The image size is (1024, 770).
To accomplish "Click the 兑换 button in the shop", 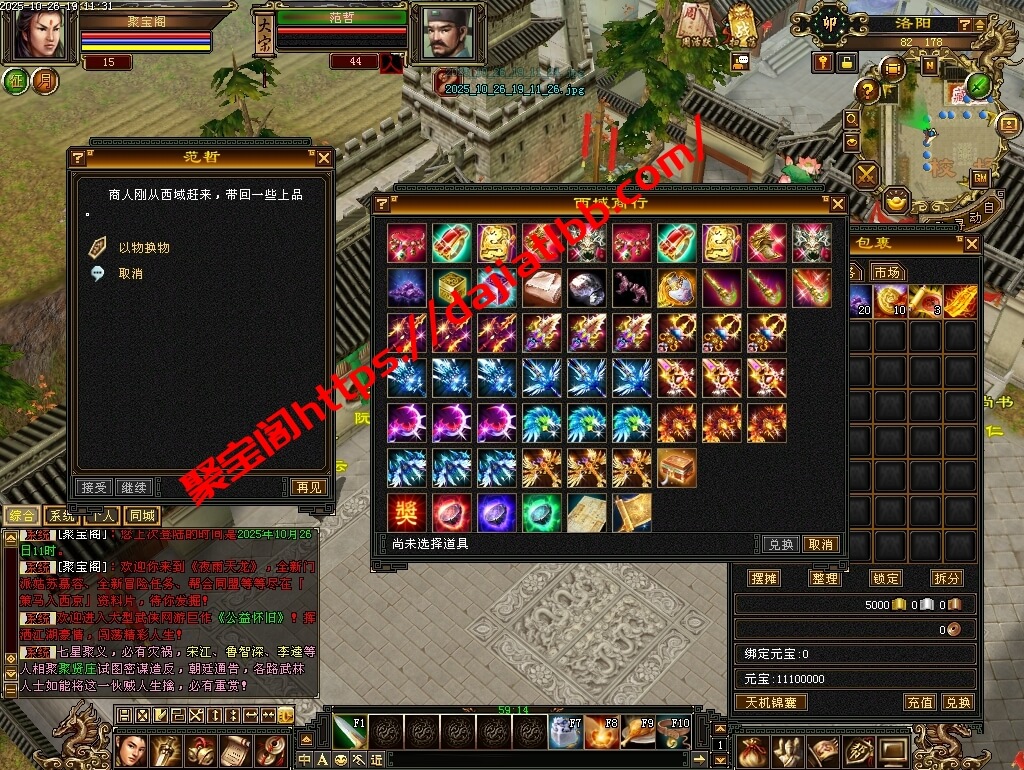I will (780, 545).
